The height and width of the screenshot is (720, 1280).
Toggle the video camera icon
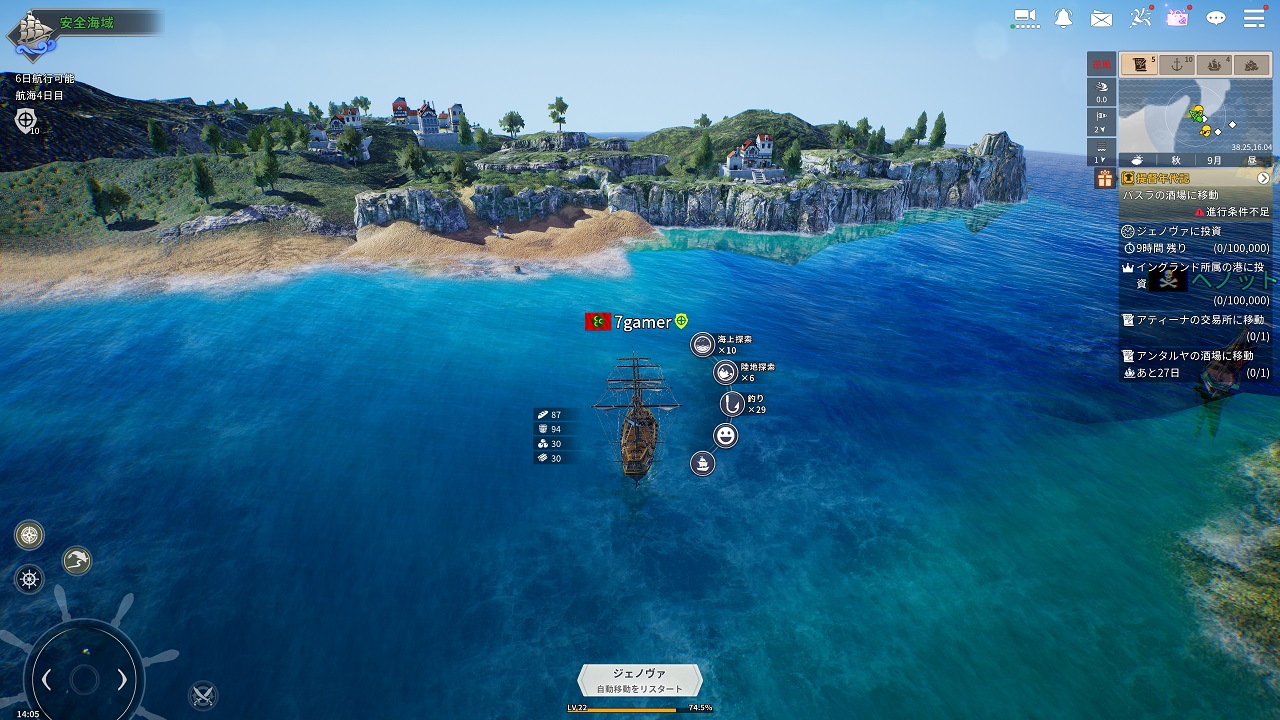[1025, 17]
